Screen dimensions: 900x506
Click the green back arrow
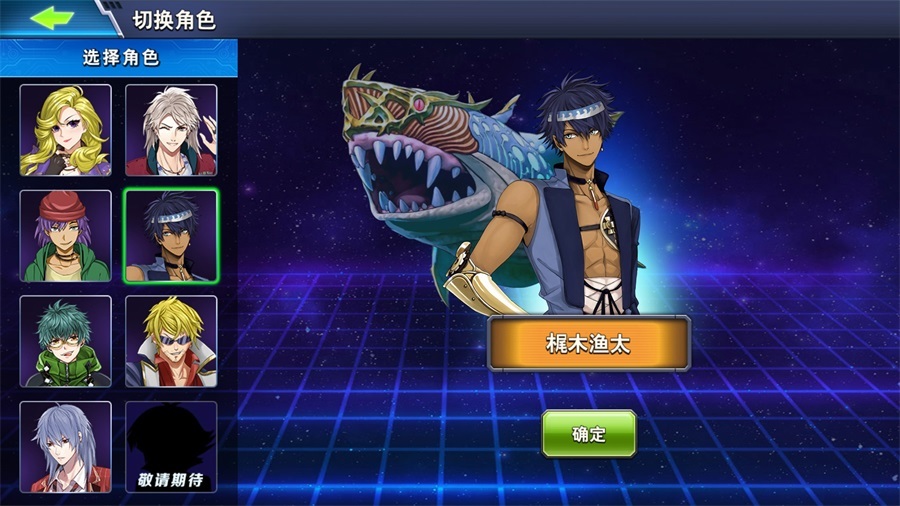pyautogui.click(x=52, y=18)
